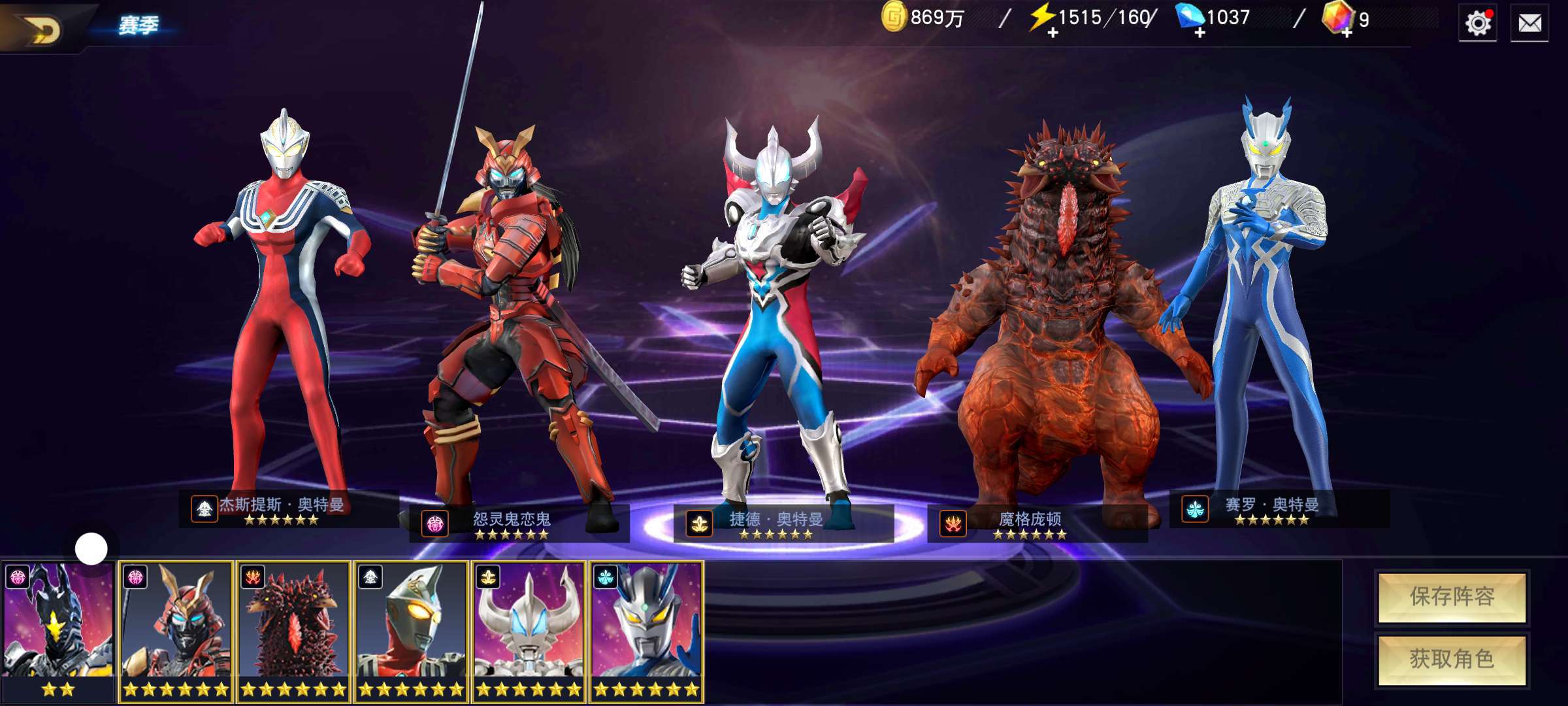Select the blue Zero Ultraman portrait card

pos(646,630)
